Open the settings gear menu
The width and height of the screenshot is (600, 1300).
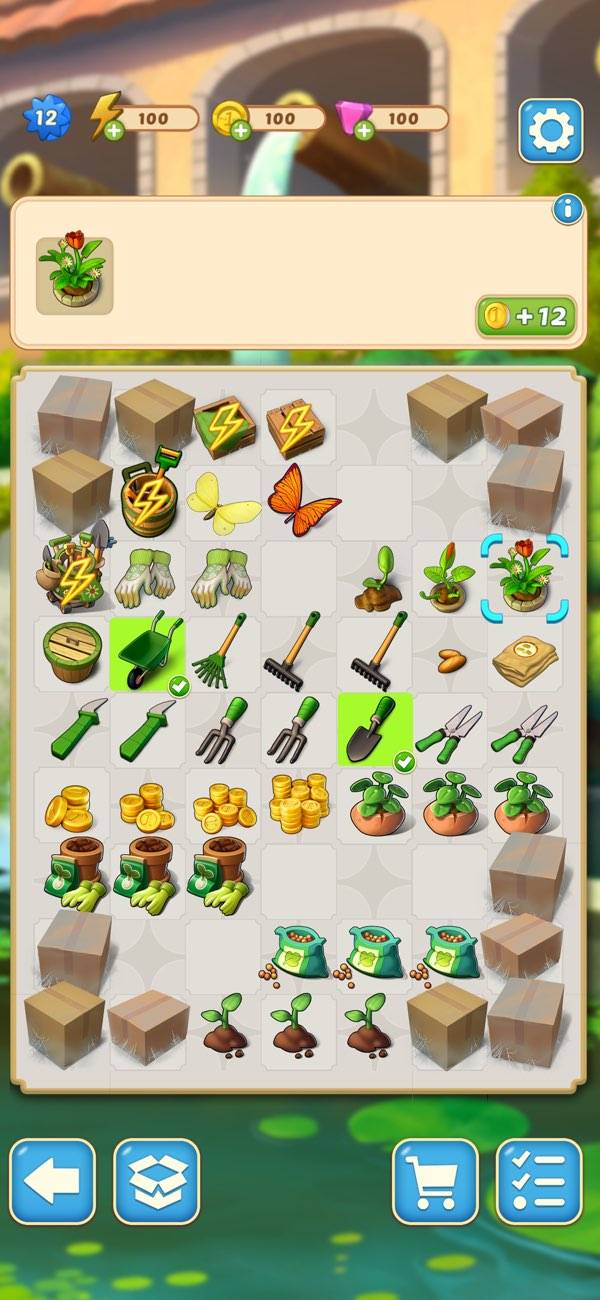[x=550, y=130]
